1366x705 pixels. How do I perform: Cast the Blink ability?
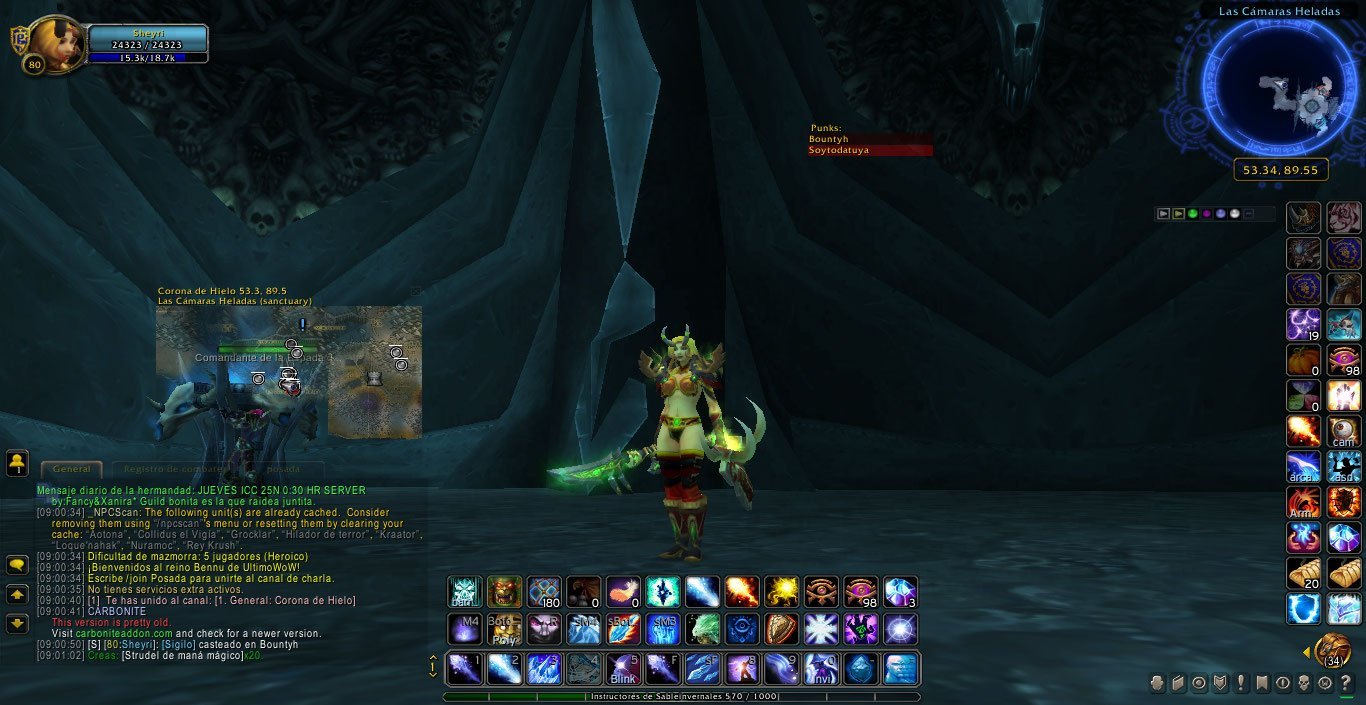622,668
